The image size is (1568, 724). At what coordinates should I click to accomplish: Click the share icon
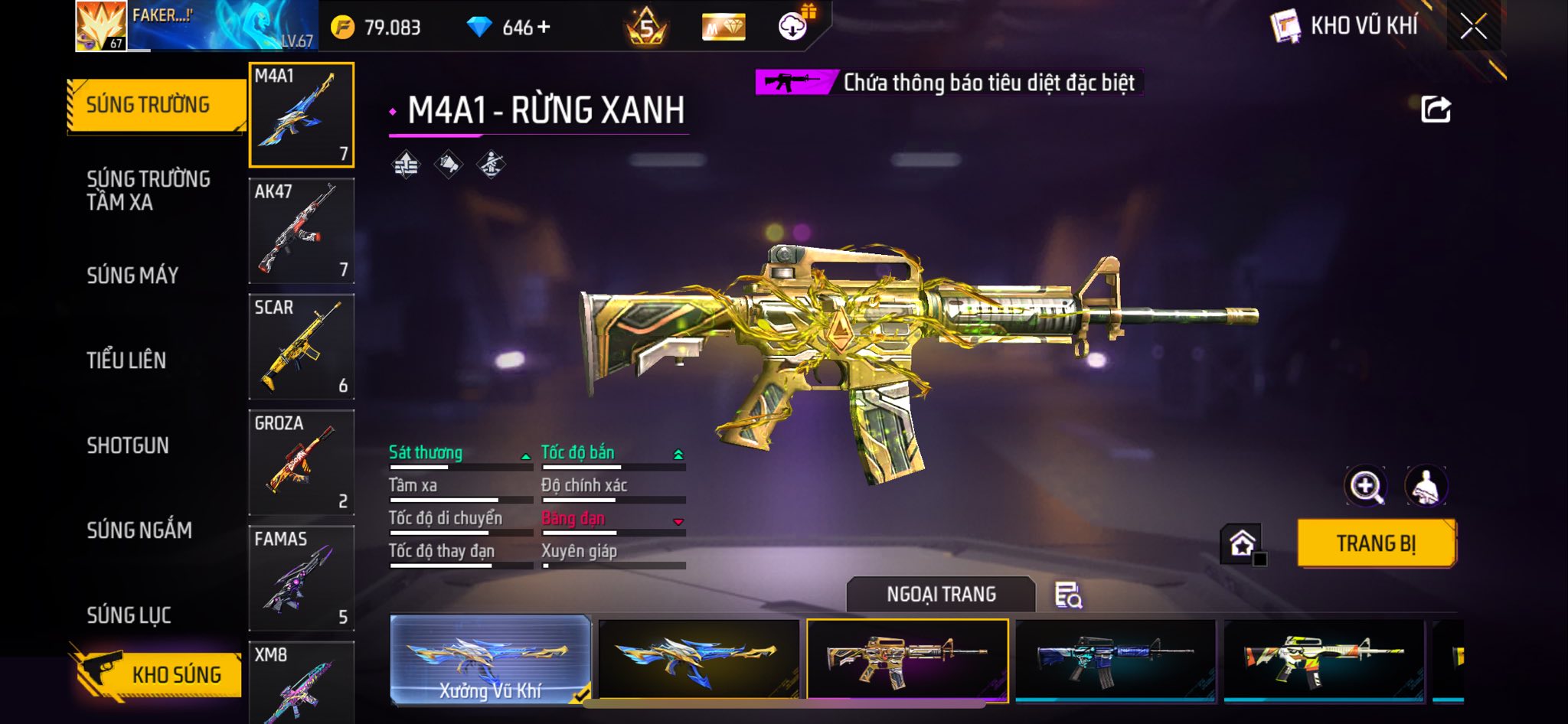coord(1436,109)
